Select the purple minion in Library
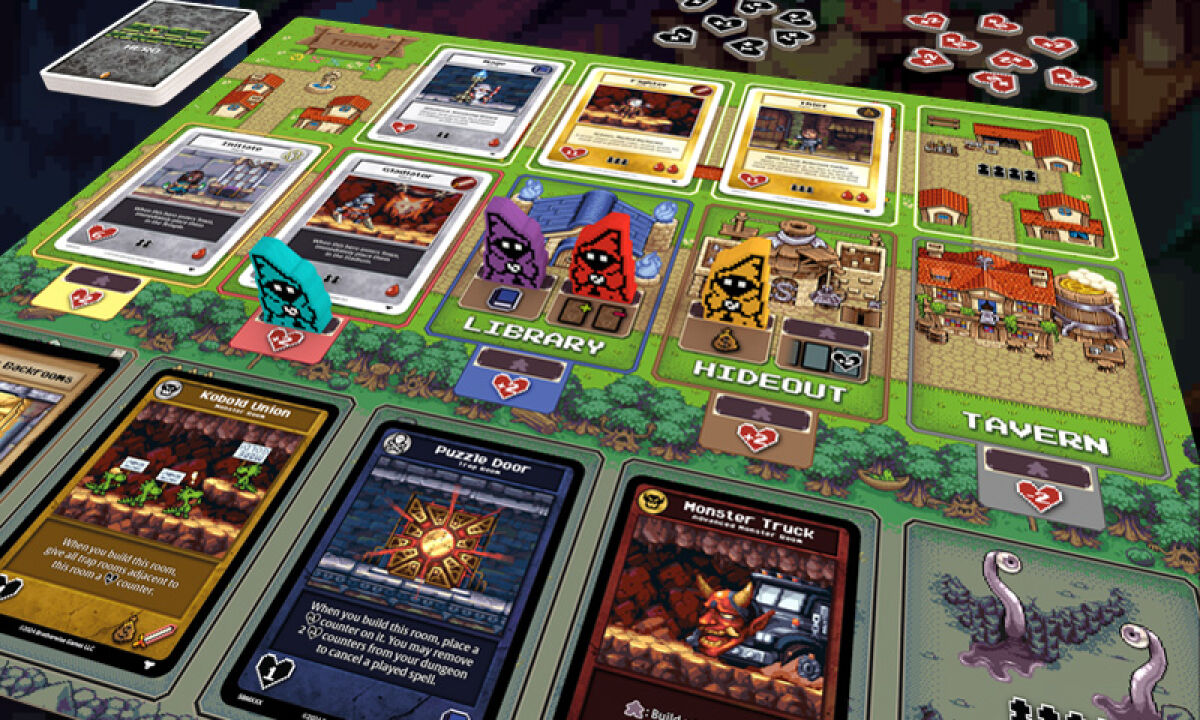This screenshot has width=1200, height=720. coord(513,243)
